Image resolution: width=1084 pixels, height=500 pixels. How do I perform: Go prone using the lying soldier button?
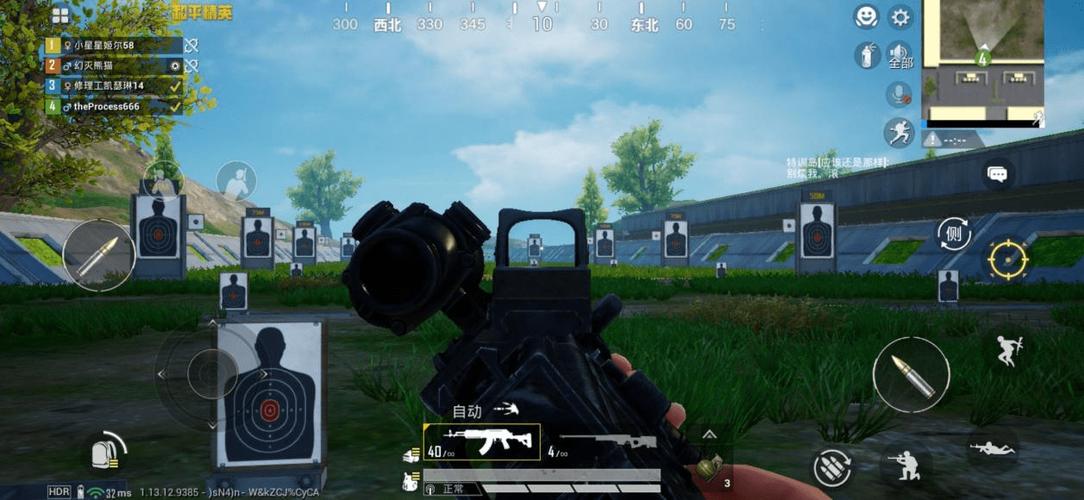[991, 448]
